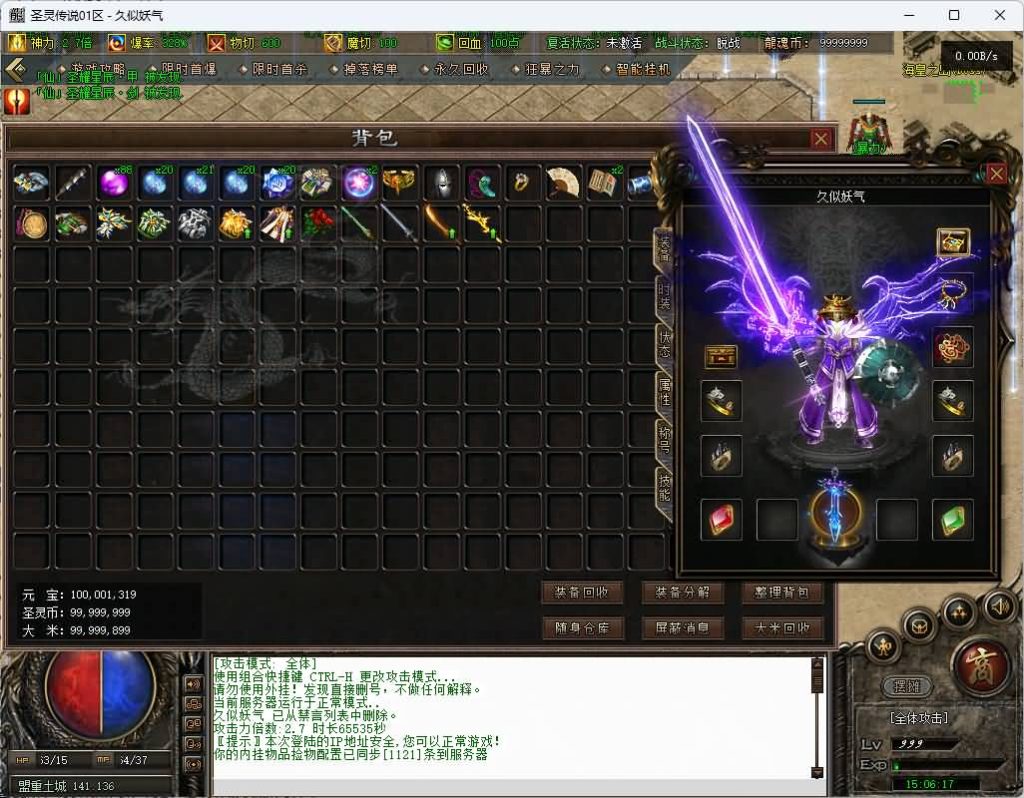
Task: Select the red rose item in bag
Action: pos(317,223)
